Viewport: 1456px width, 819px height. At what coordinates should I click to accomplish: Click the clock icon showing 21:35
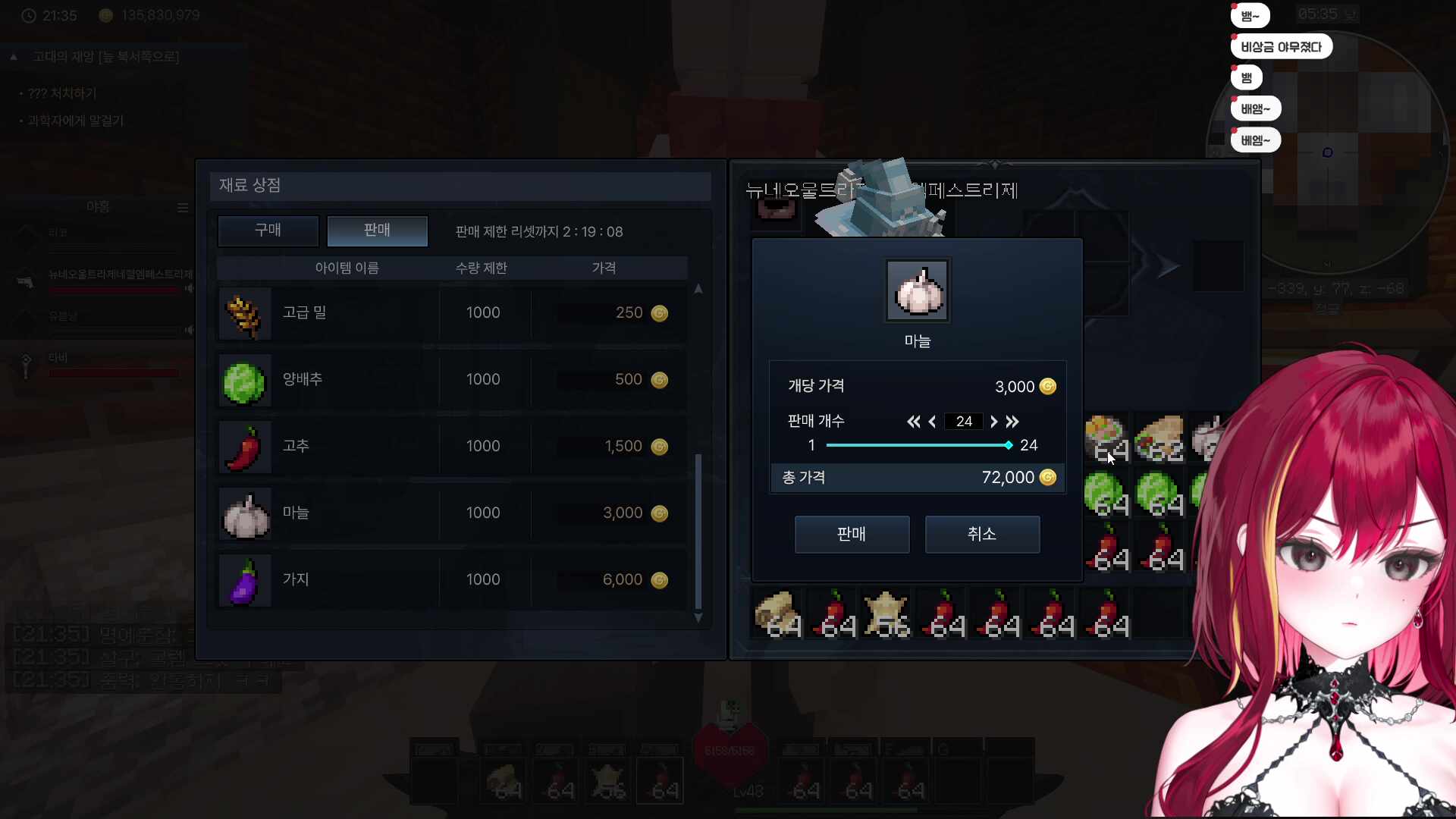click(x=28, y=15)
